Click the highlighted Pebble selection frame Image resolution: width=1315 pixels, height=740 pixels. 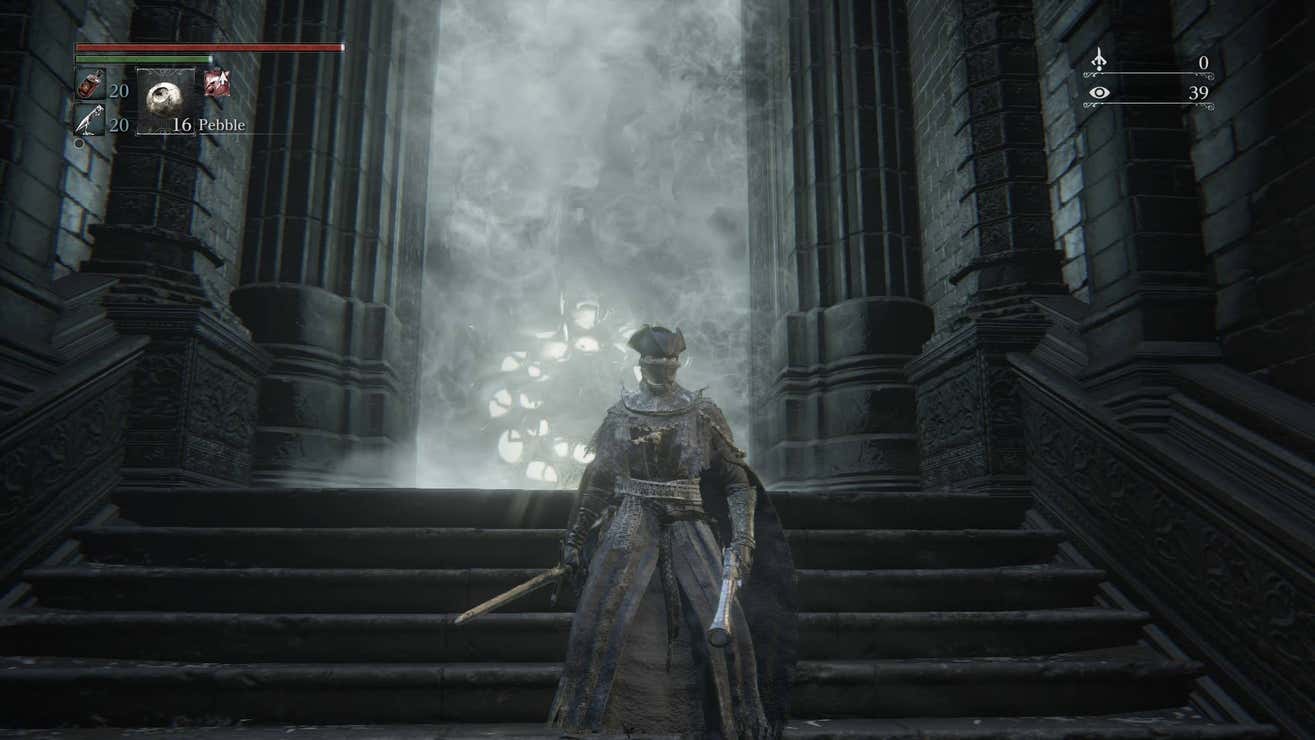click(x=165, y=100)
